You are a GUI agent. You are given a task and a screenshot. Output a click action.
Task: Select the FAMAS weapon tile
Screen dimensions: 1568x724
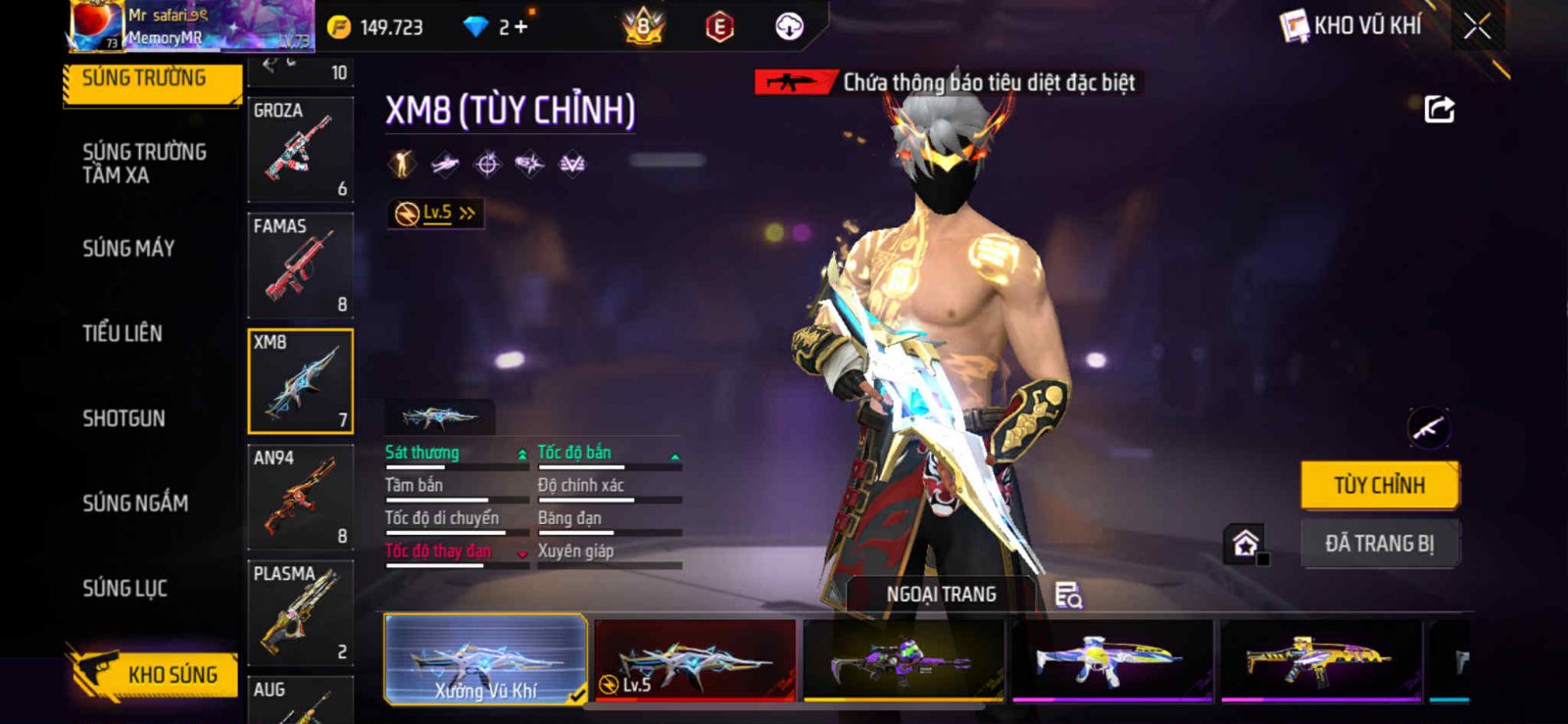(x=300, y=265)
